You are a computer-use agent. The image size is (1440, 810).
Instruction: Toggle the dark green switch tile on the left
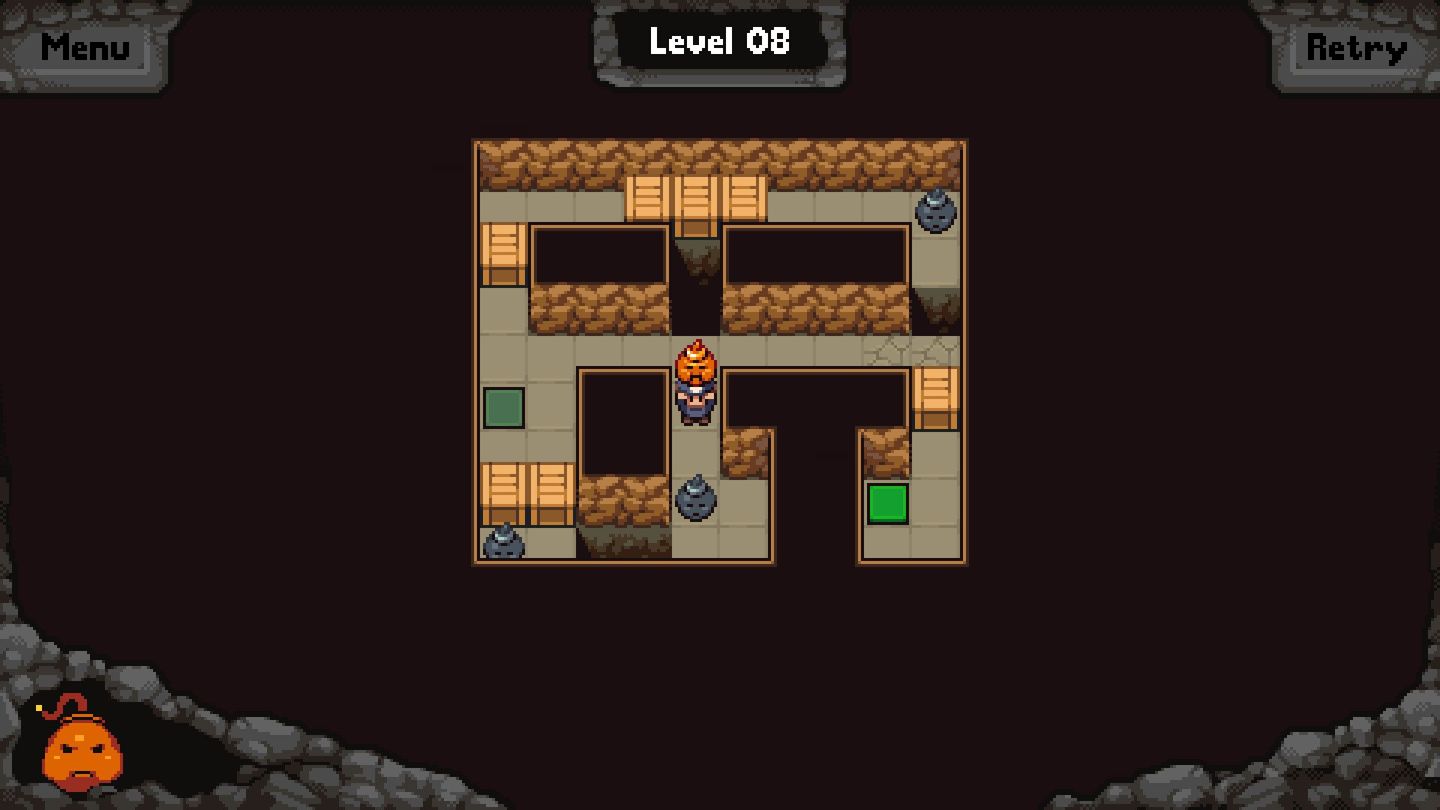click(x=502, y=409)
